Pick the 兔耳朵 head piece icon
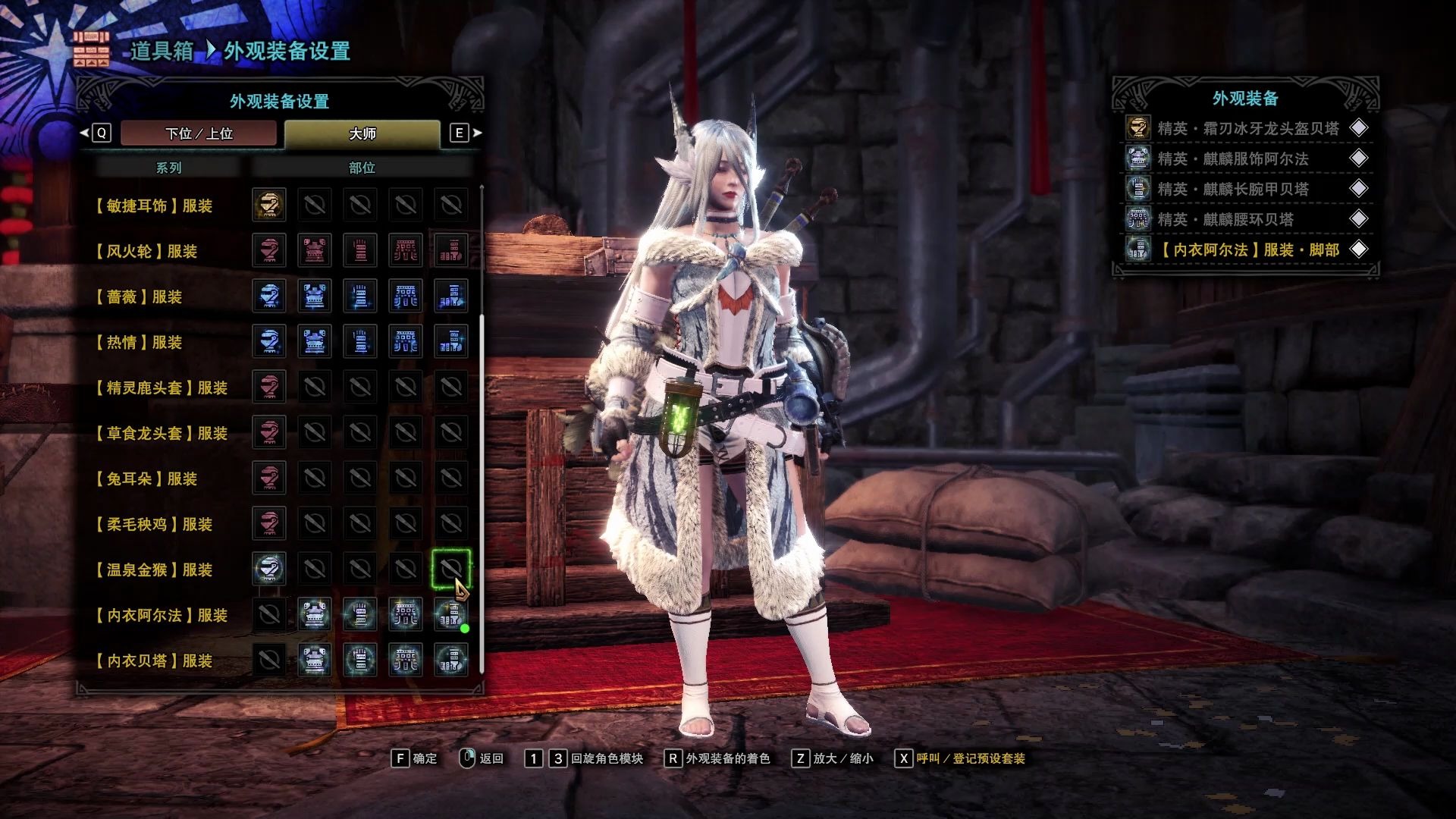 [269, 478]
